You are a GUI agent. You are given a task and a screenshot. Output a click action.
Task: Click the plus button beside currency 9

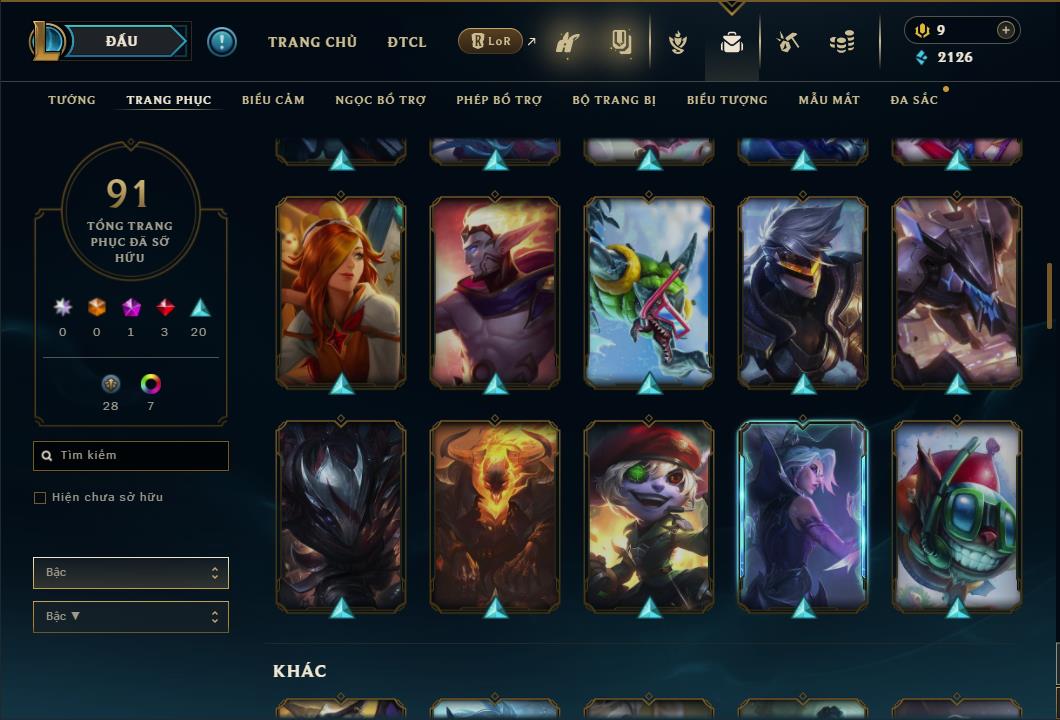click(x=1006, y=30)
